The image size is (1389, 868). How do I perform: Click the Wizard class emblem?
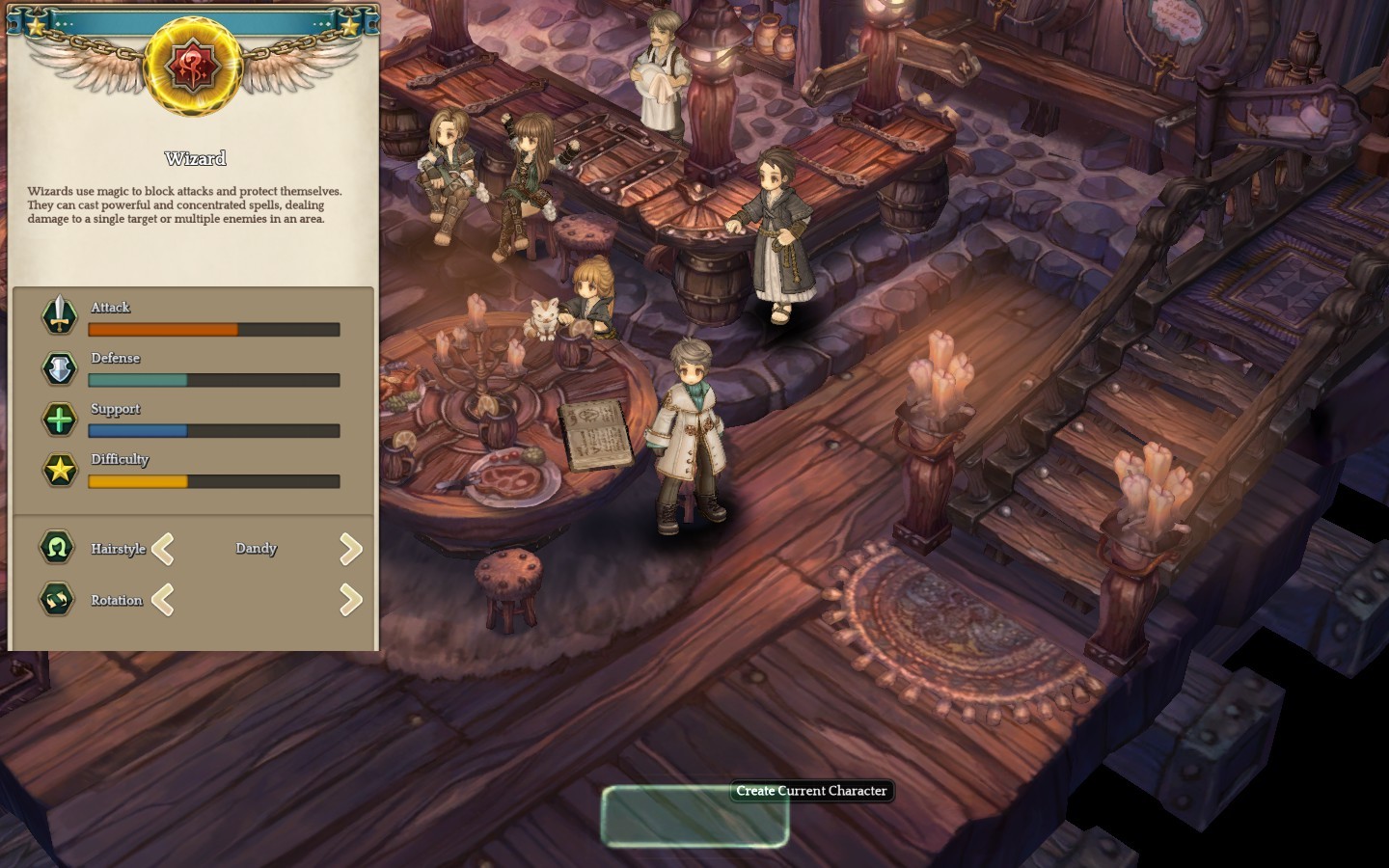192,66
